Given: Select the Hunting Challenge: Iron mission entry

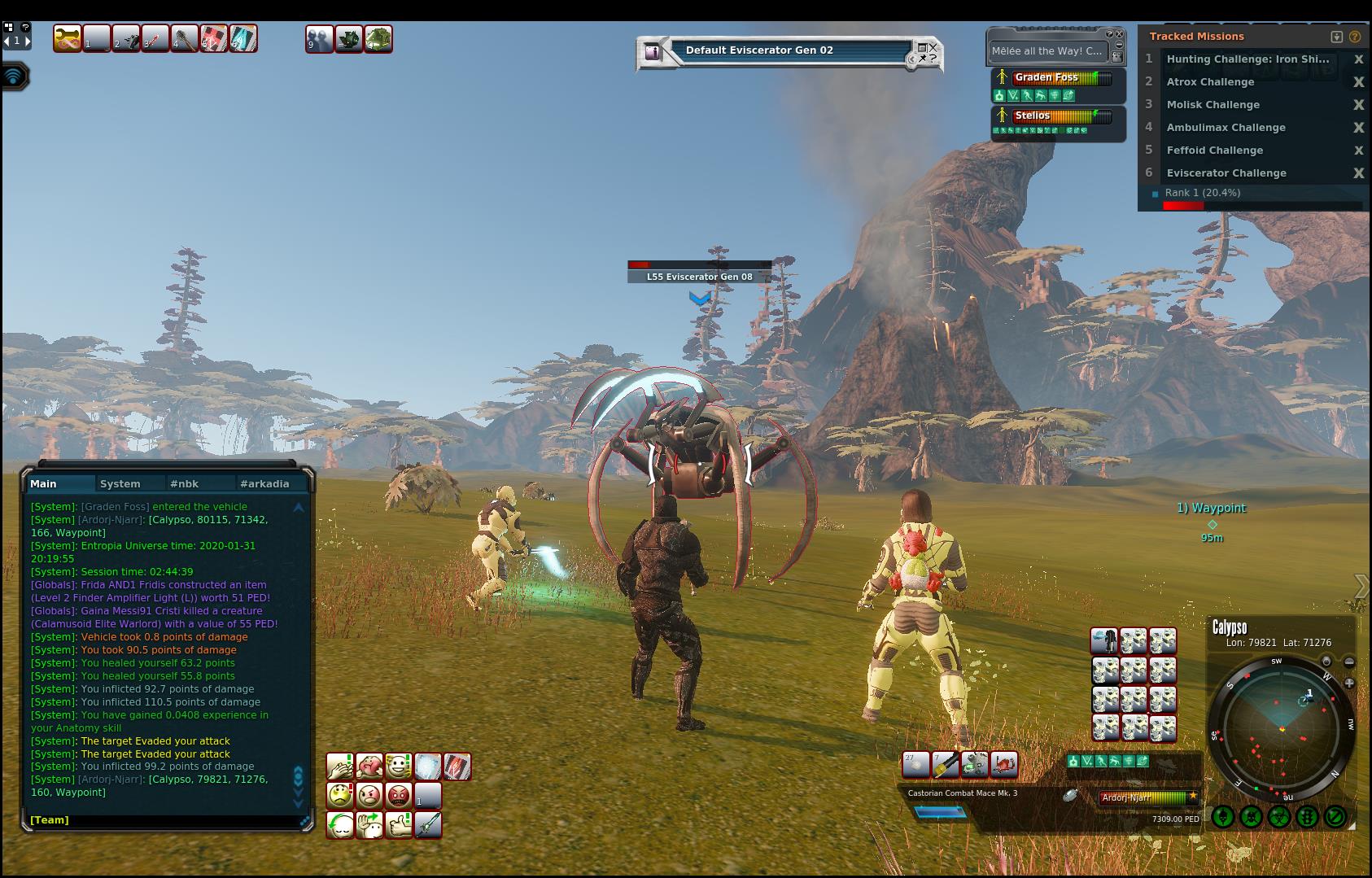Looking at the screenshot, I should click(1247, 59).
